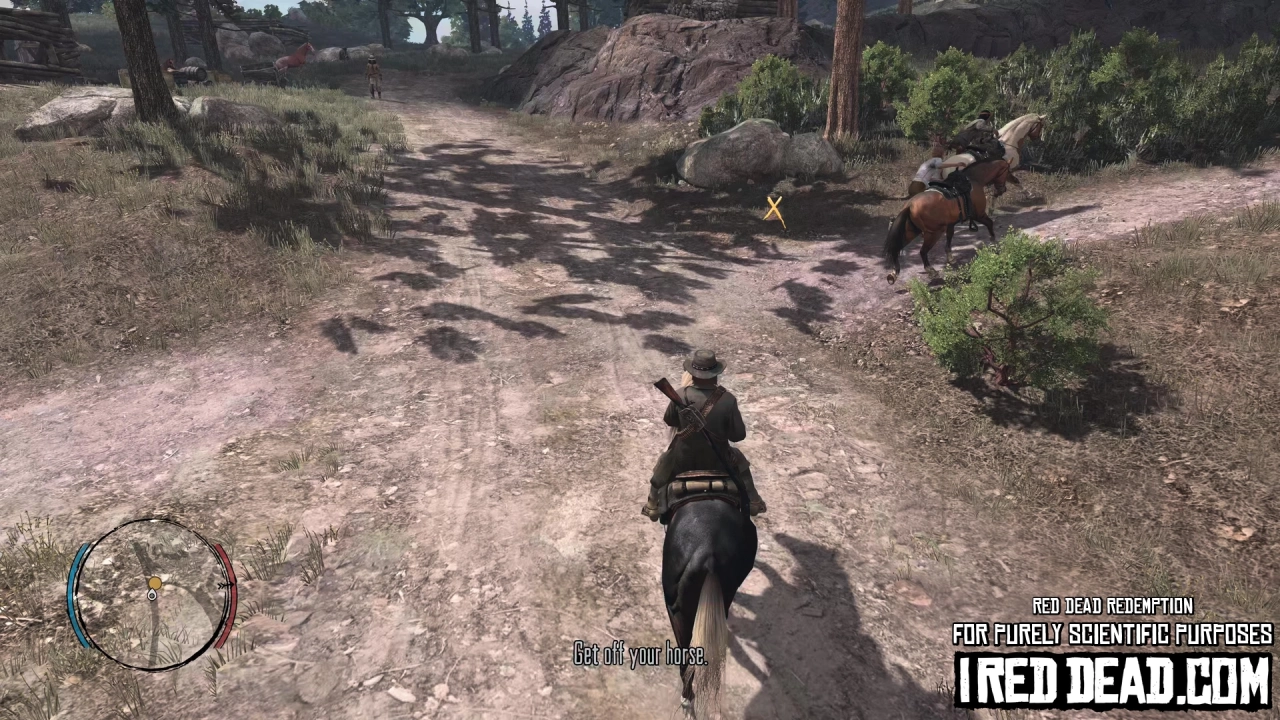Click the white arrow marker inside the minimap
This screenshot has height=720, width=1280.
pos(152,595)
